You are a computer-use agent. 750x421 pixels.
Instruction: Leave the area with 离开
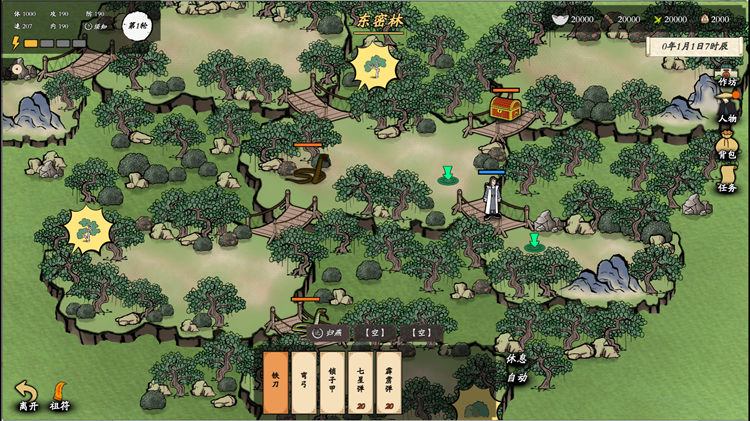tap(27, 396)
